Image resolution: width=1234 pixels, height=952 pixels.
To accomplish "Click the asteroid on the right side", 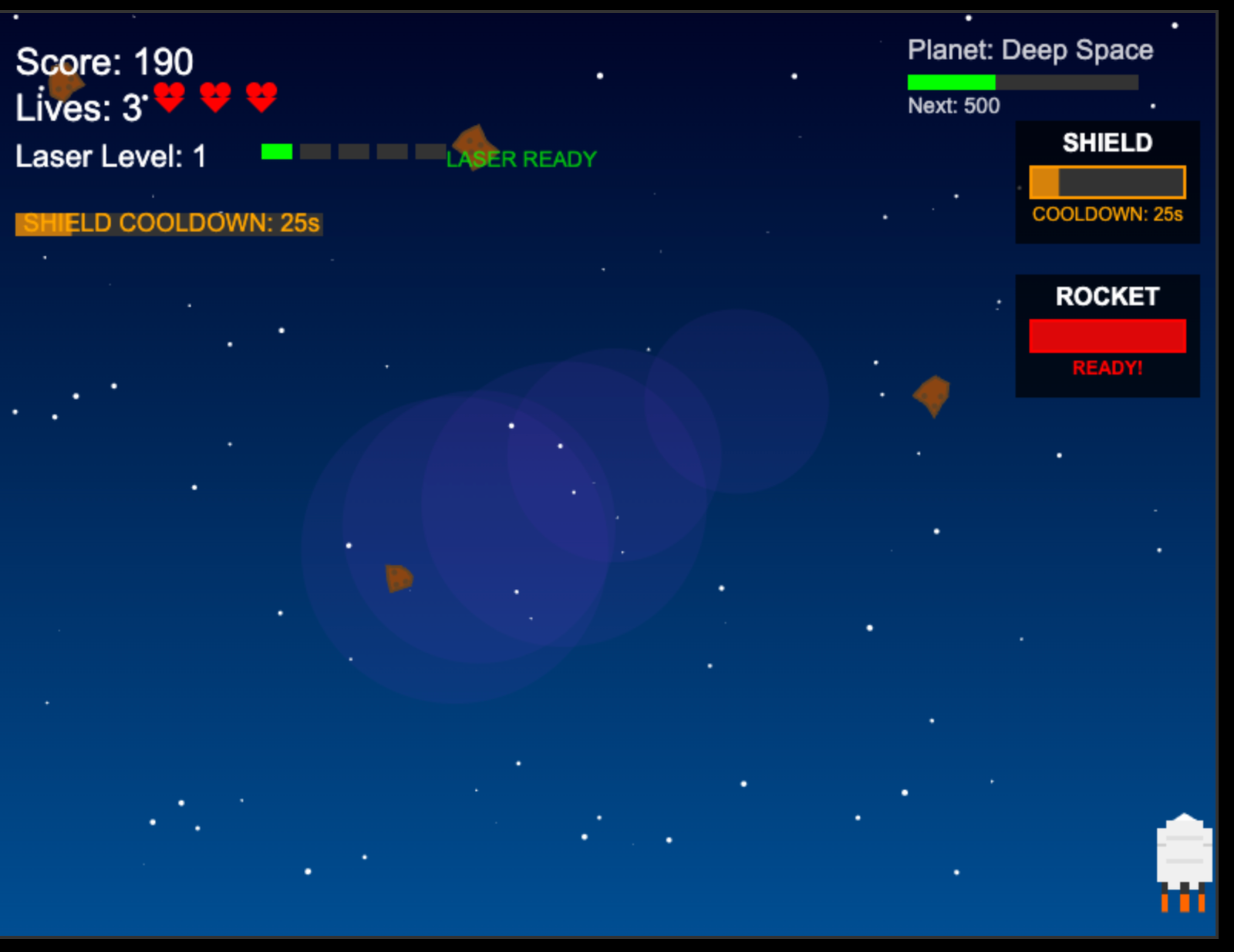I will click(931, 395).
